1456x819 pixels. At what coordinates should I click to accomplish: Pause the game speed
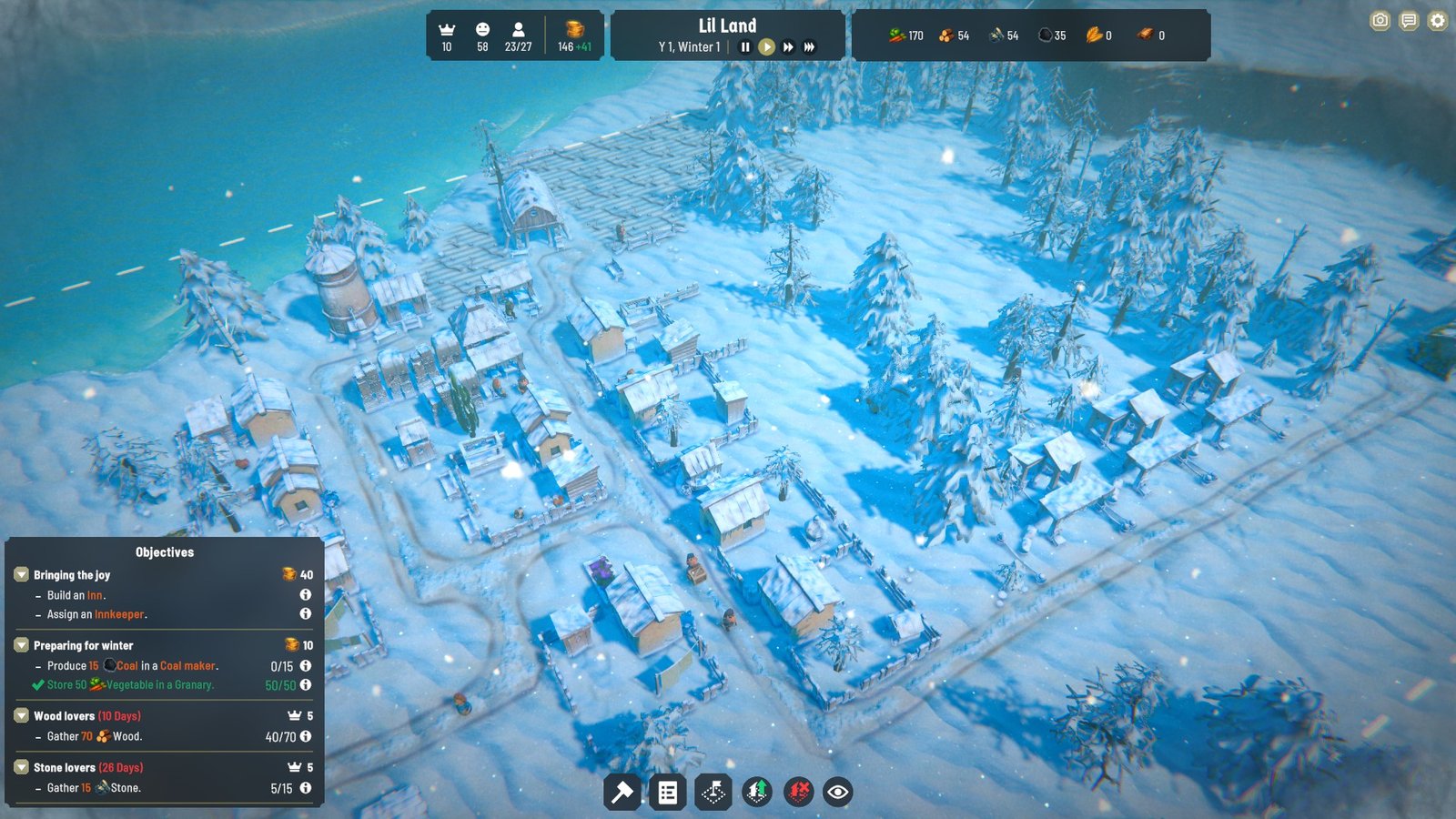(x=745, y=47)
